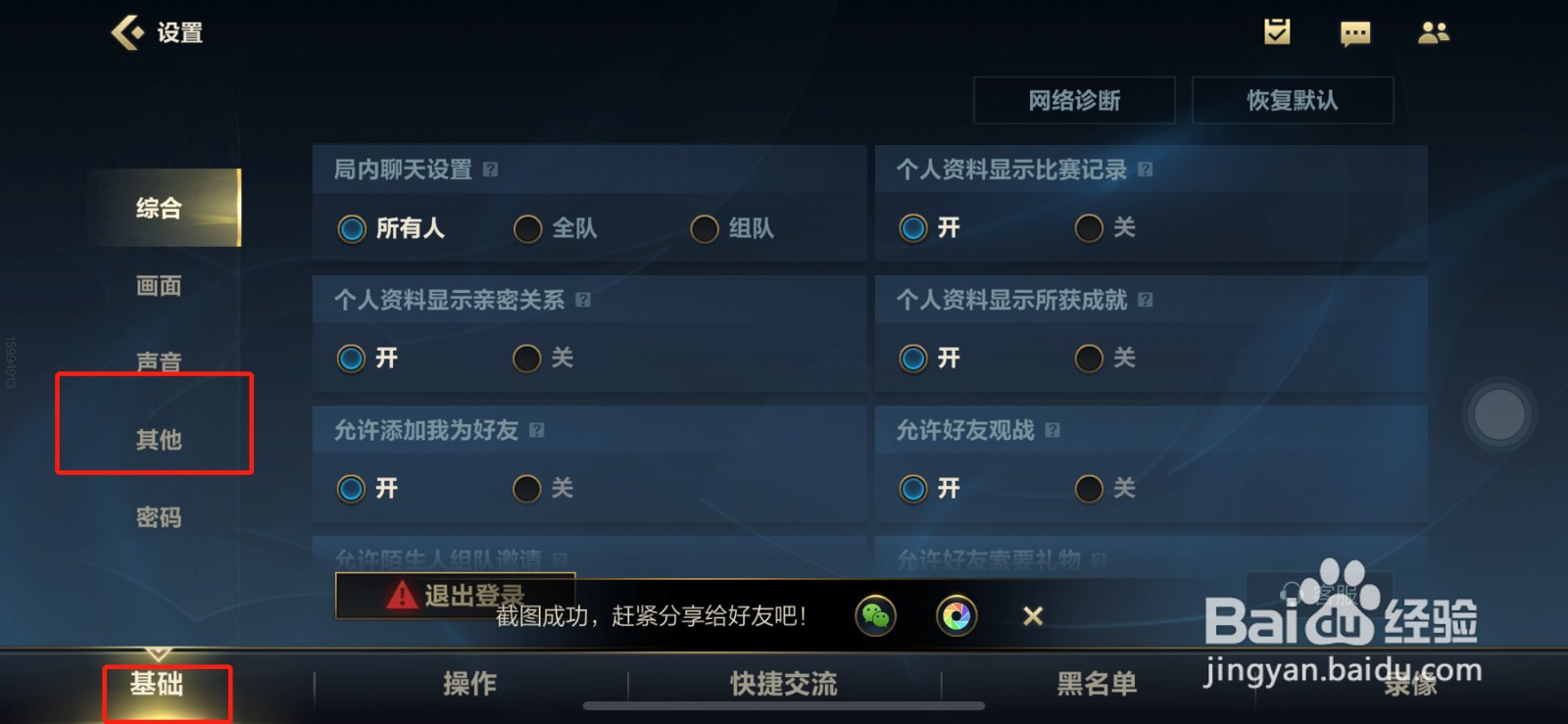
Task: Switch to the 画面 settings tab
Action: (159, 285)
